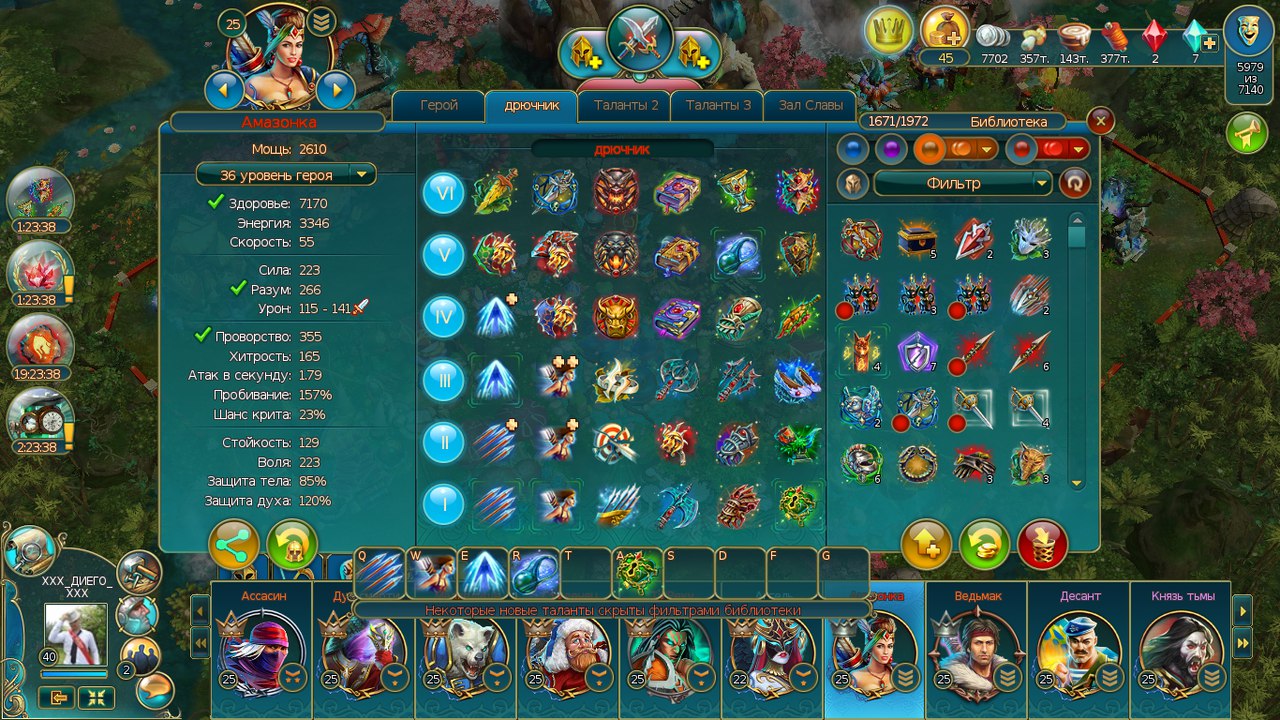
Task: Go to the previous hero arrow
Action: point(224,91)
